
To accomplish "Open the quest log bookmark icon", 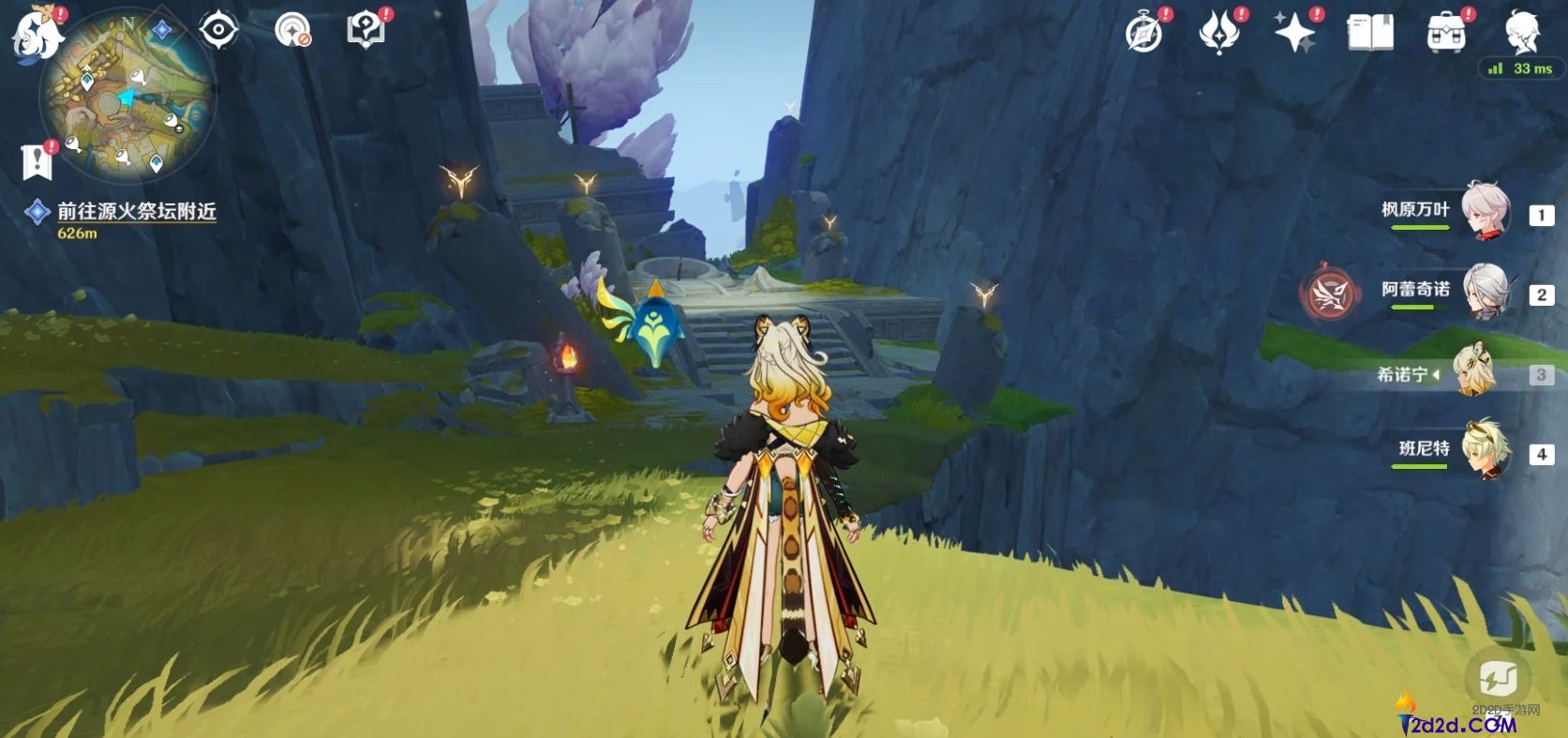I will (37, 161).
